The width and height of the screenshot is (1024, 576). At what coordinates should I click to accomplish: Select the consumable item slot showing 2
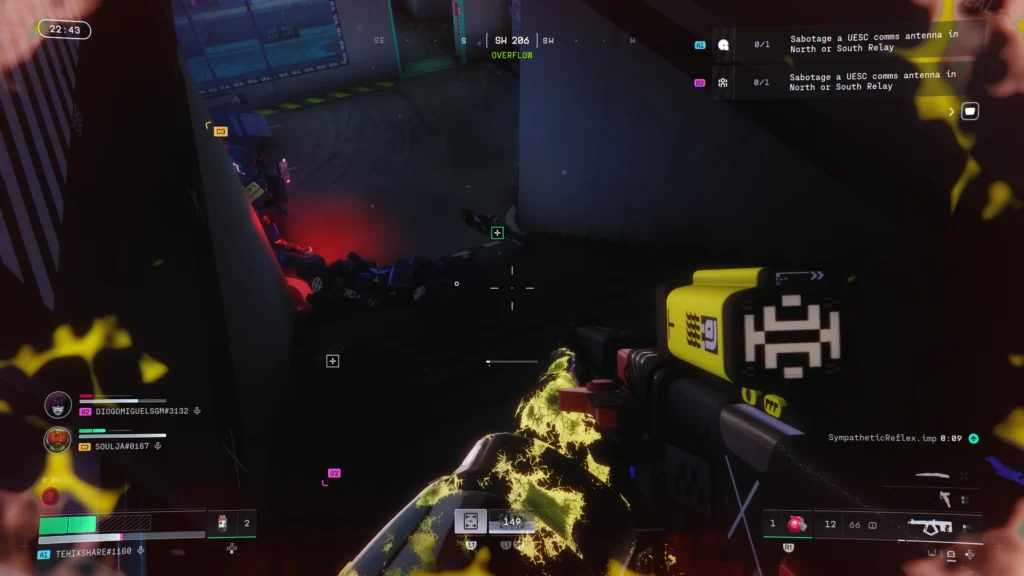[232, 523]
